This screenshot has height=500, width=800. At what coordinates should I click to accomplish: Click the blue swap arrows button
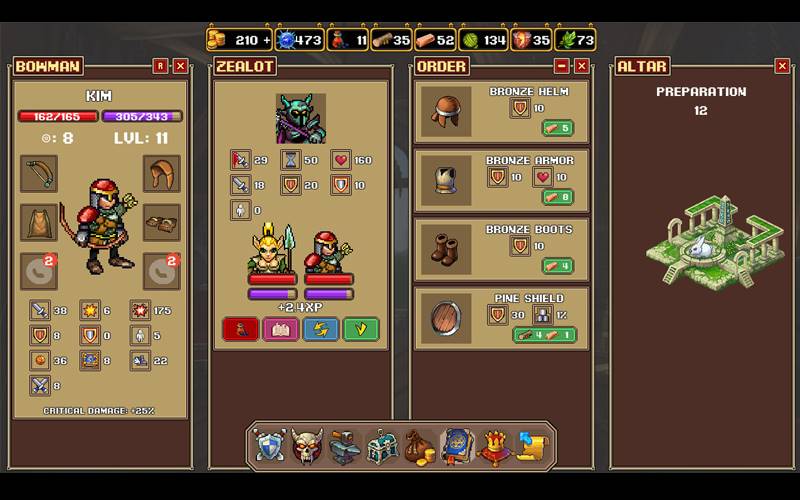point(320,329)
